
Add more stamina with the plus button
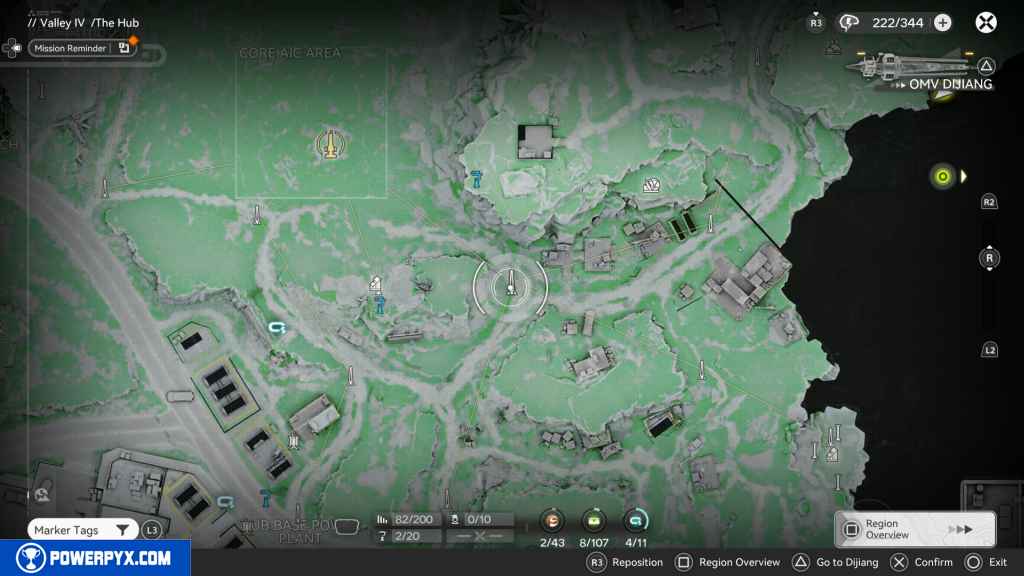(x=942, y=22)
